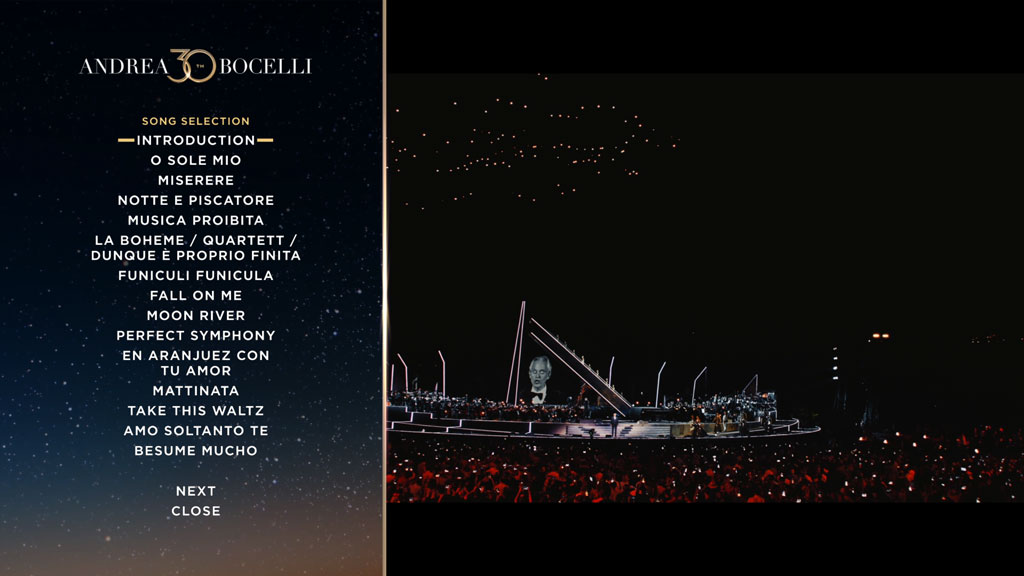Play En Aranjuez Con Tu Amor

[196, 363]
